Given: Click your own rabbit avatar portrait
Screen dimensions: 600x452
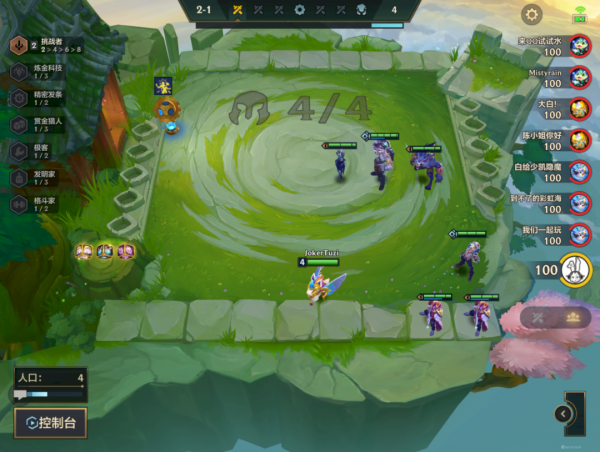Looking at the screenshot, I should (575, 270).
